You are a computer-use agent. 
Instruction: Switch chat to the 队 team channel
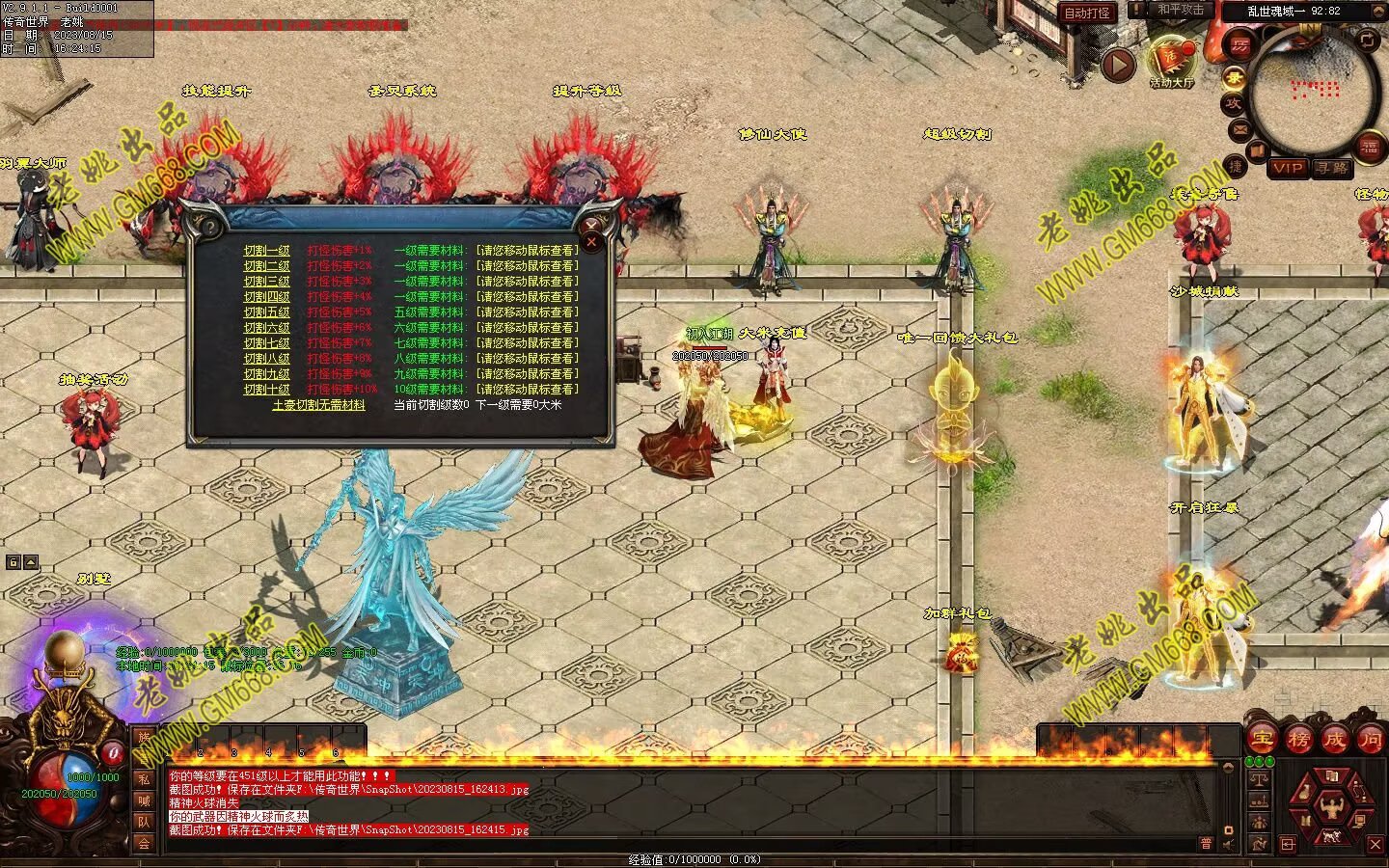click(x=144, y=822)
